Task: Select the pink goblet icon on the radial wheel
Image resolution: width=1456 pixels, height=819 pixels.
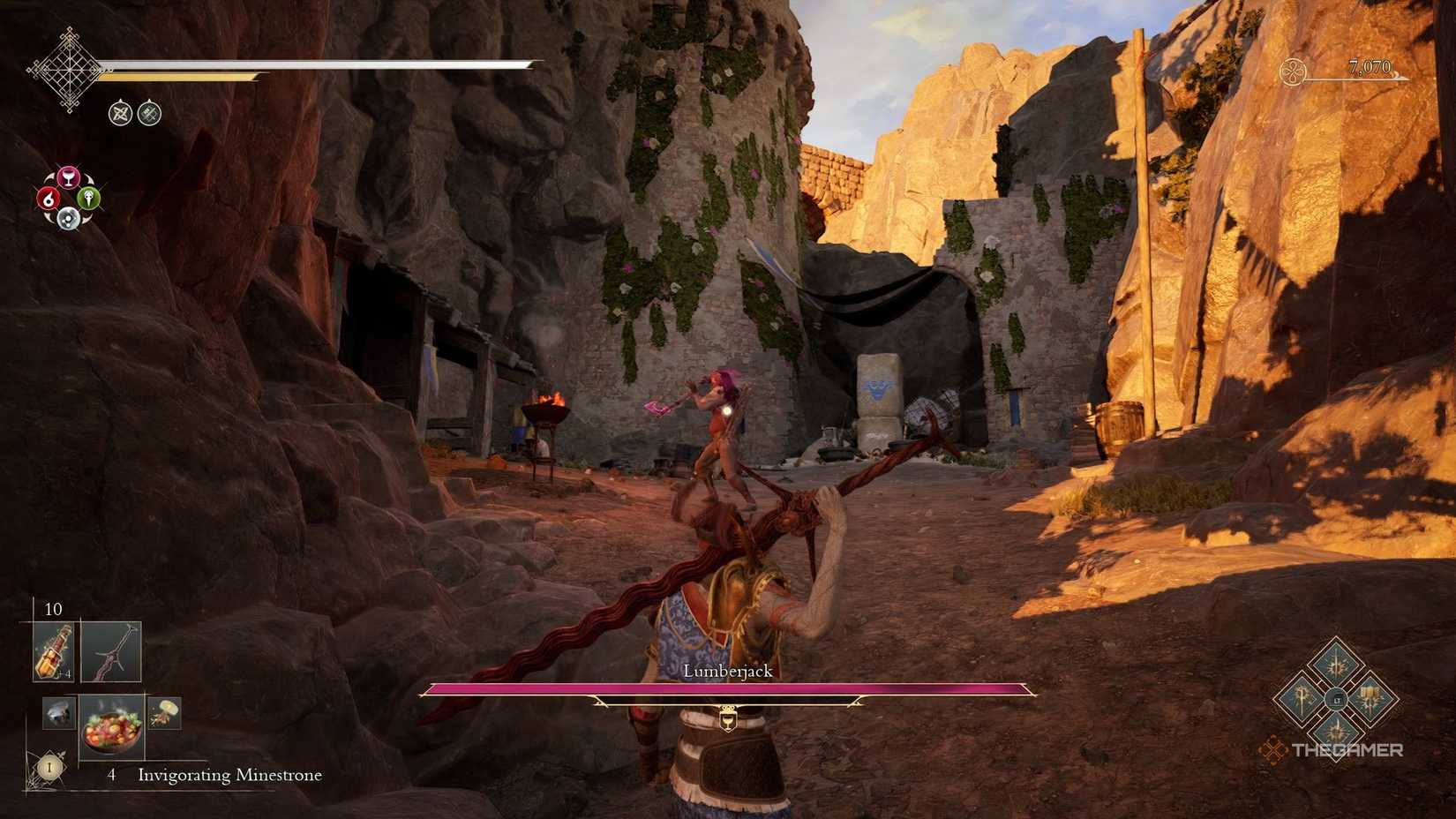Action: coord(69,176)
